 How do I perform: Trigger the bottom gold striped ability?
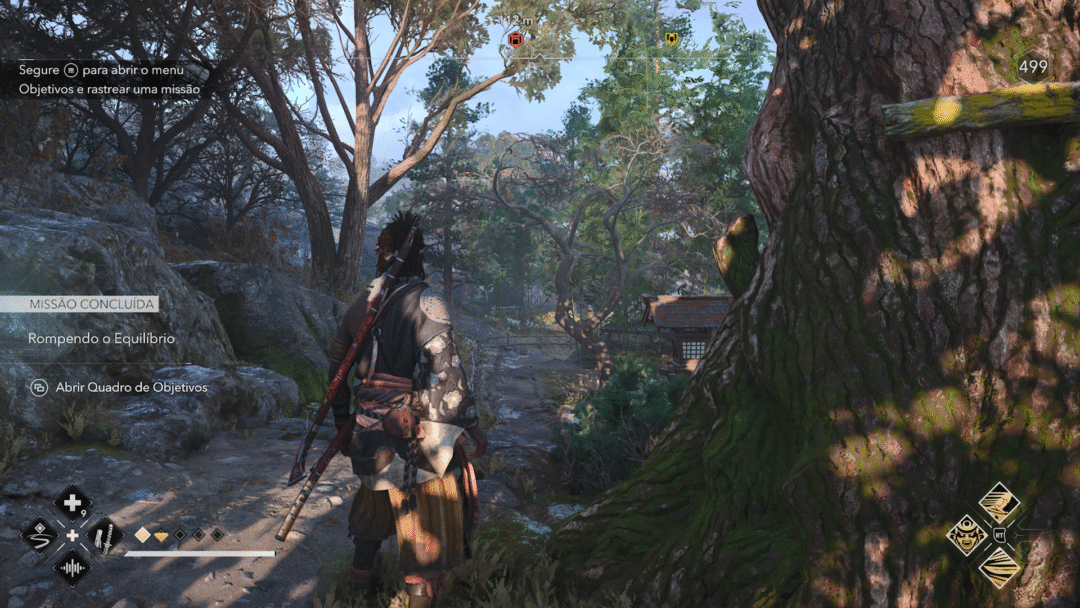999,567
